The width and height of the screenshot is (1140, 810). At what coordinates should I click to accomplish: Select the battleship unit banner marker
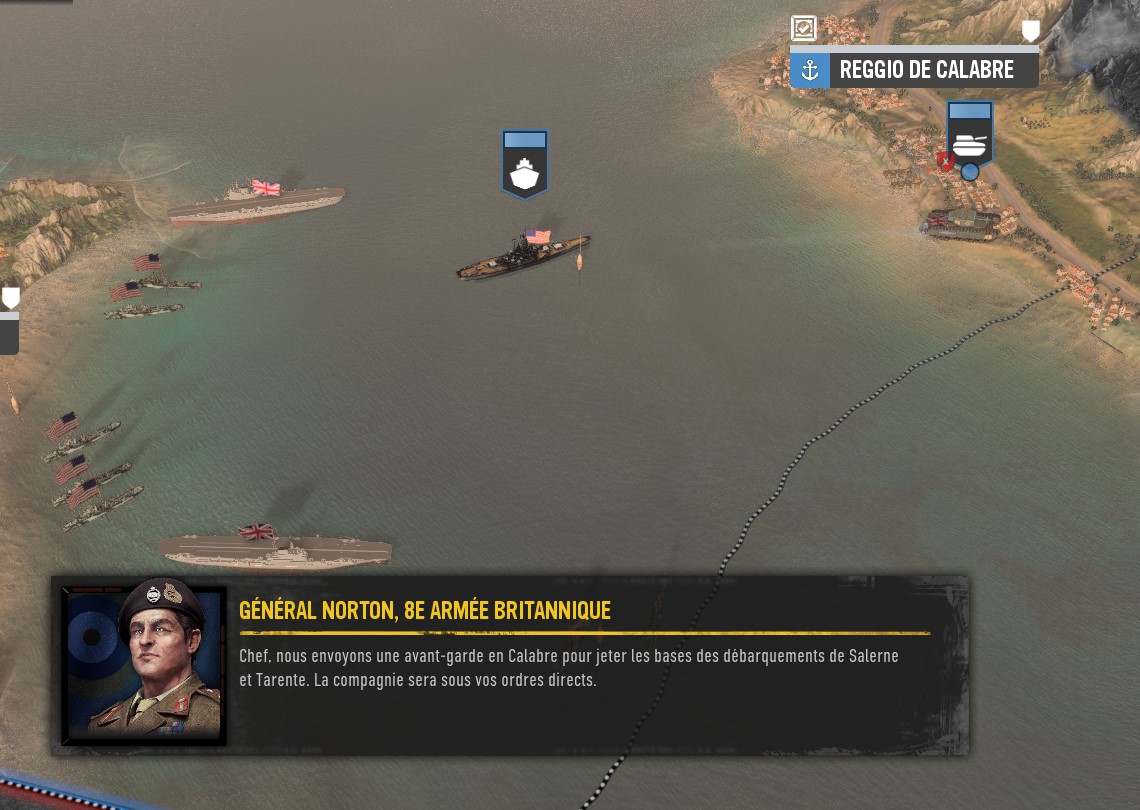coord(525,162)
